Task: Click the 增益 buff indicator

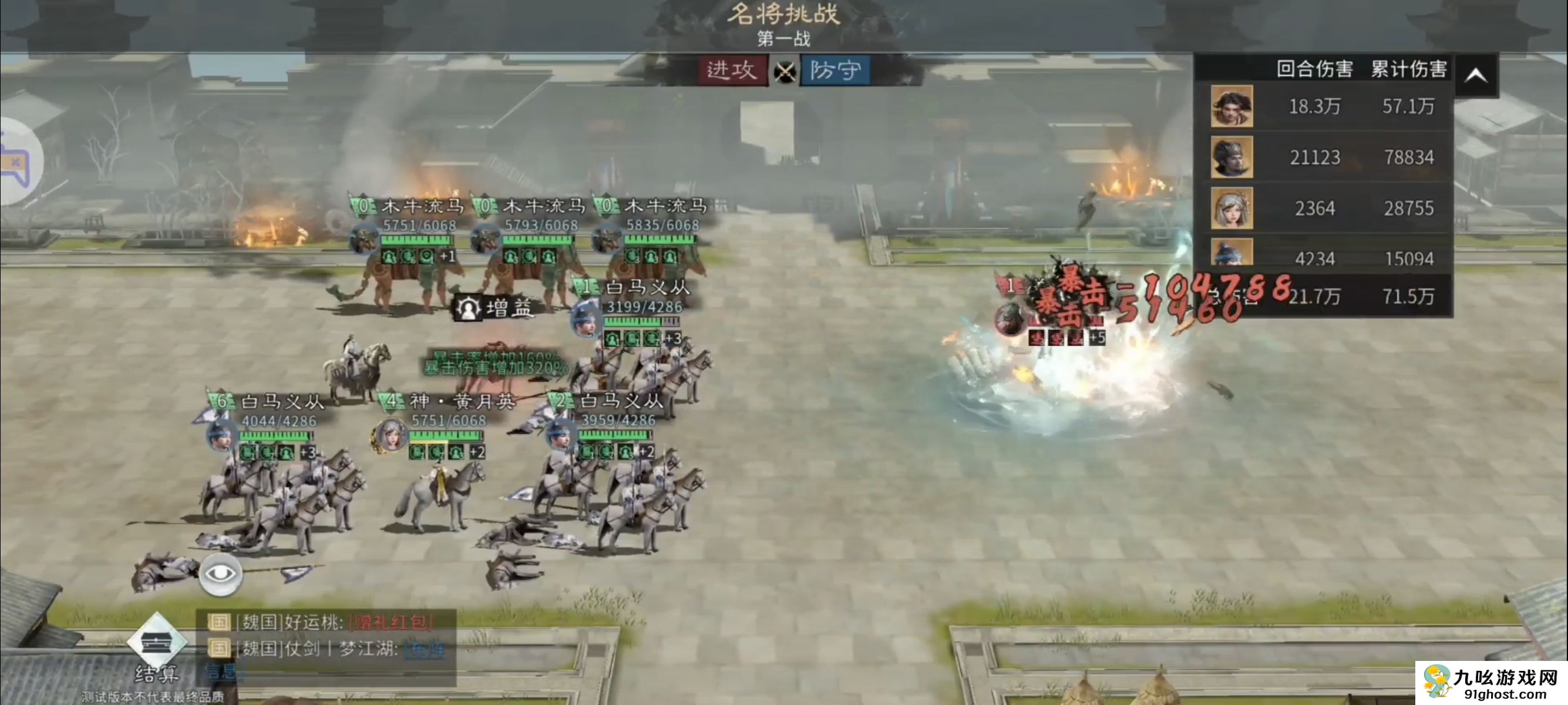Action: 495,308
